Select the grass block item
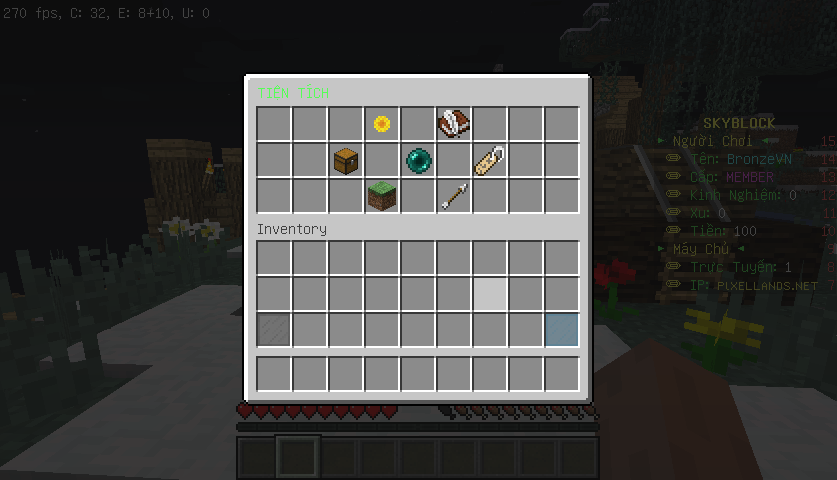Image resolution: width=837 pixels, height=480 pixels. [x=382, y=196]
